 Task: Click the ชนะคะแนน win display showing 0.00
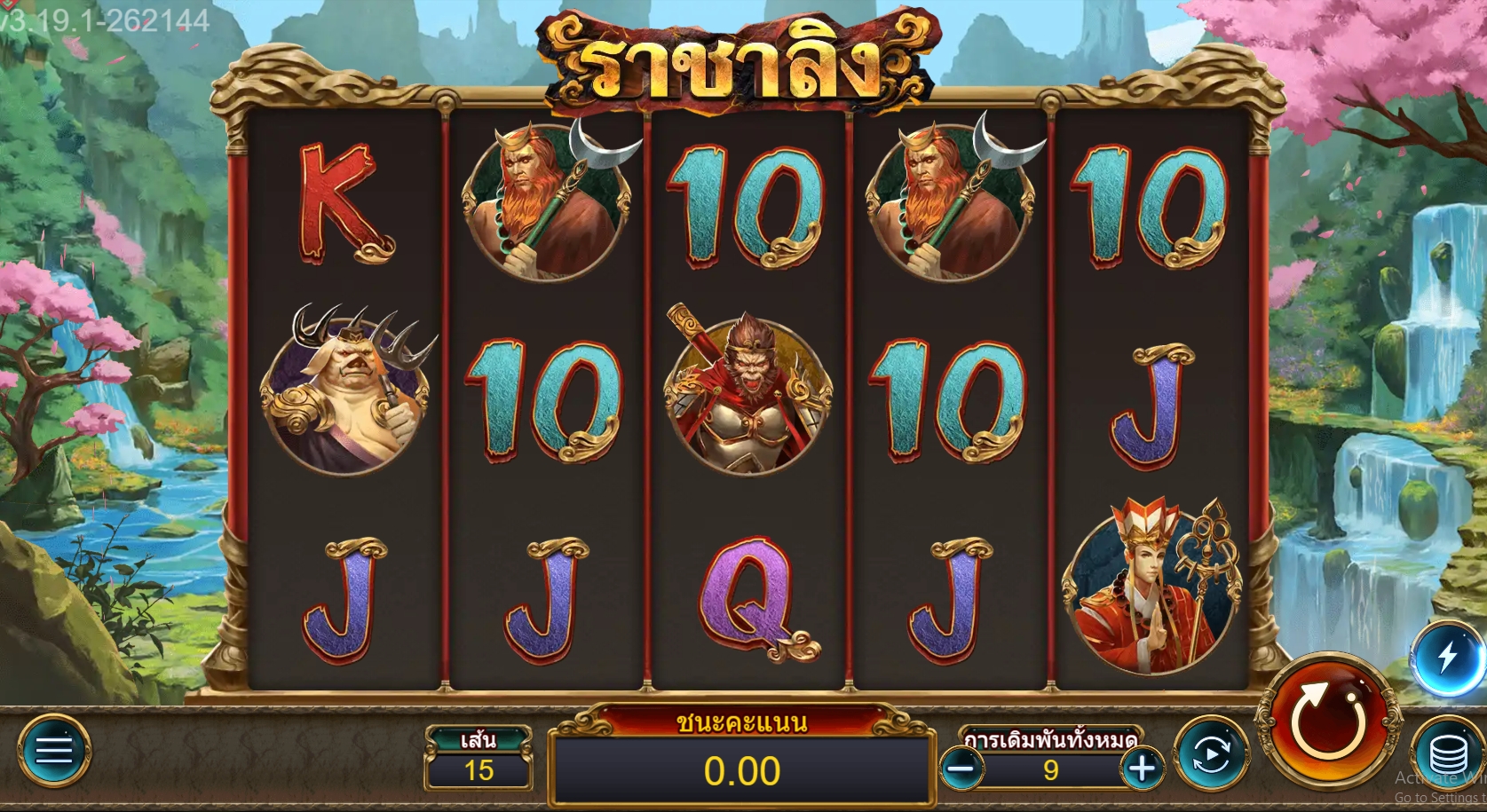(x=743, y=770)
